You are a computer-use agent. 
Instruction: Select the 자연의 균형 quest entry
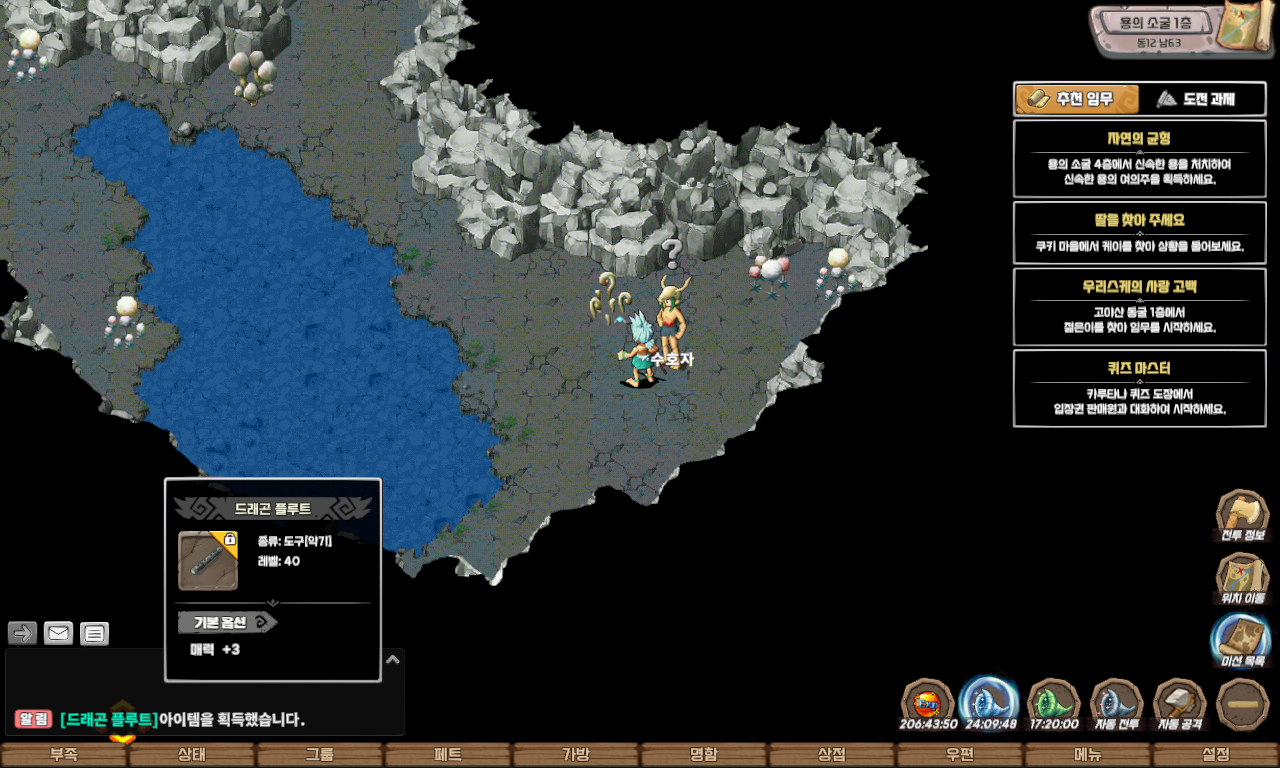1139,159
